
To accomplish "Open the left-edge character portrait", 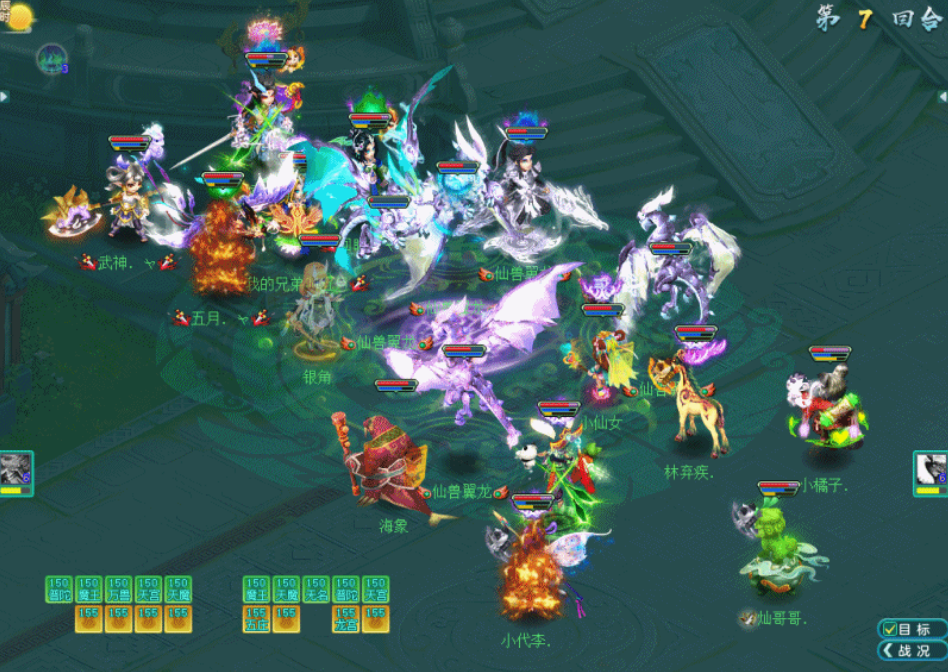I will point(16,470).
